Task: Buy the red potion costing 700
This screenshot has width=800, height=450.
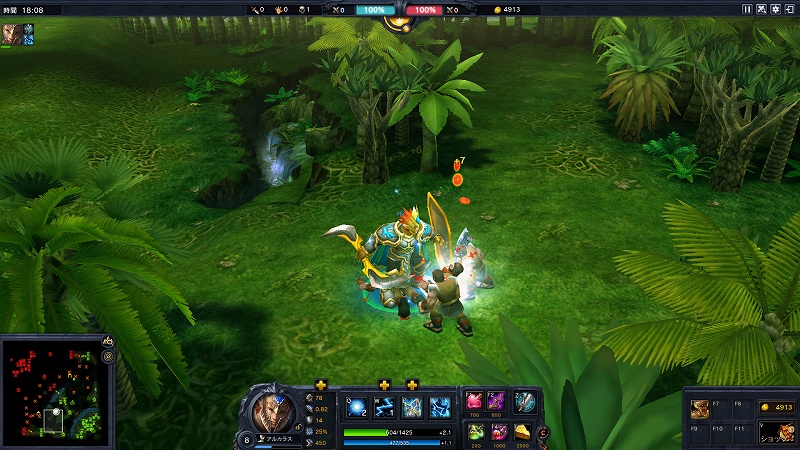Action: (x=473, y=401)
